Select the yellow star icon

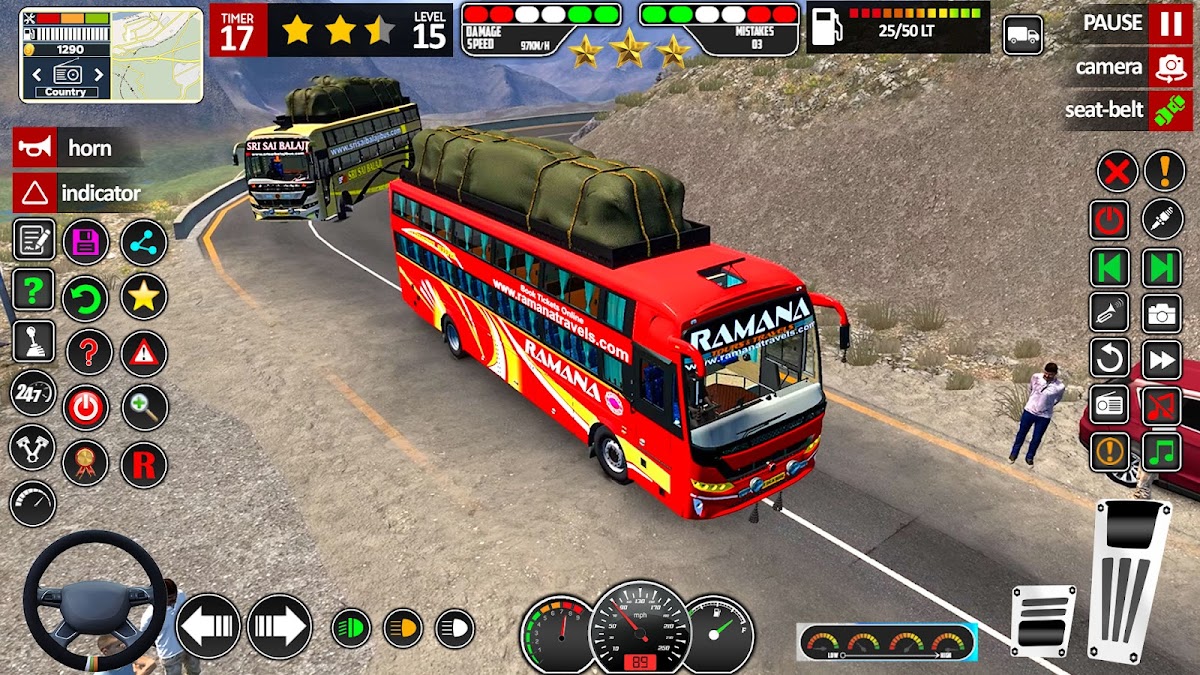(x=144, y=297)
